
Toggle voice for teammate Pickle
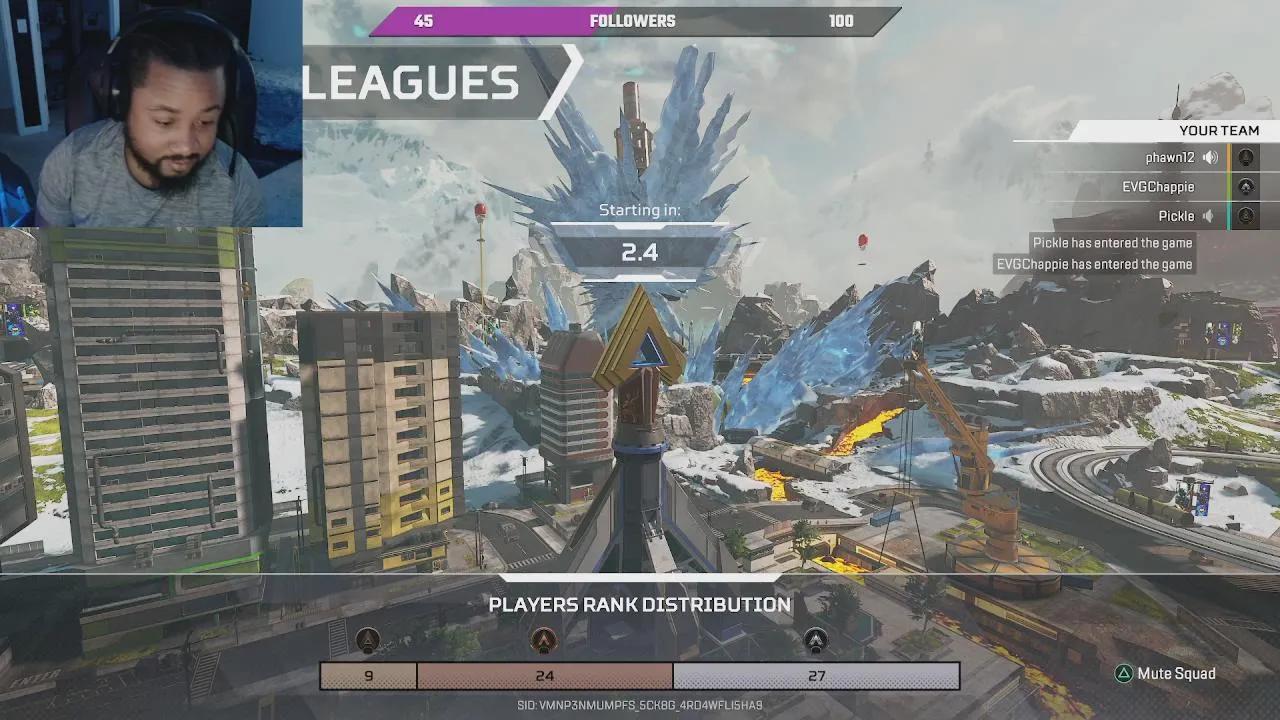1207,216
